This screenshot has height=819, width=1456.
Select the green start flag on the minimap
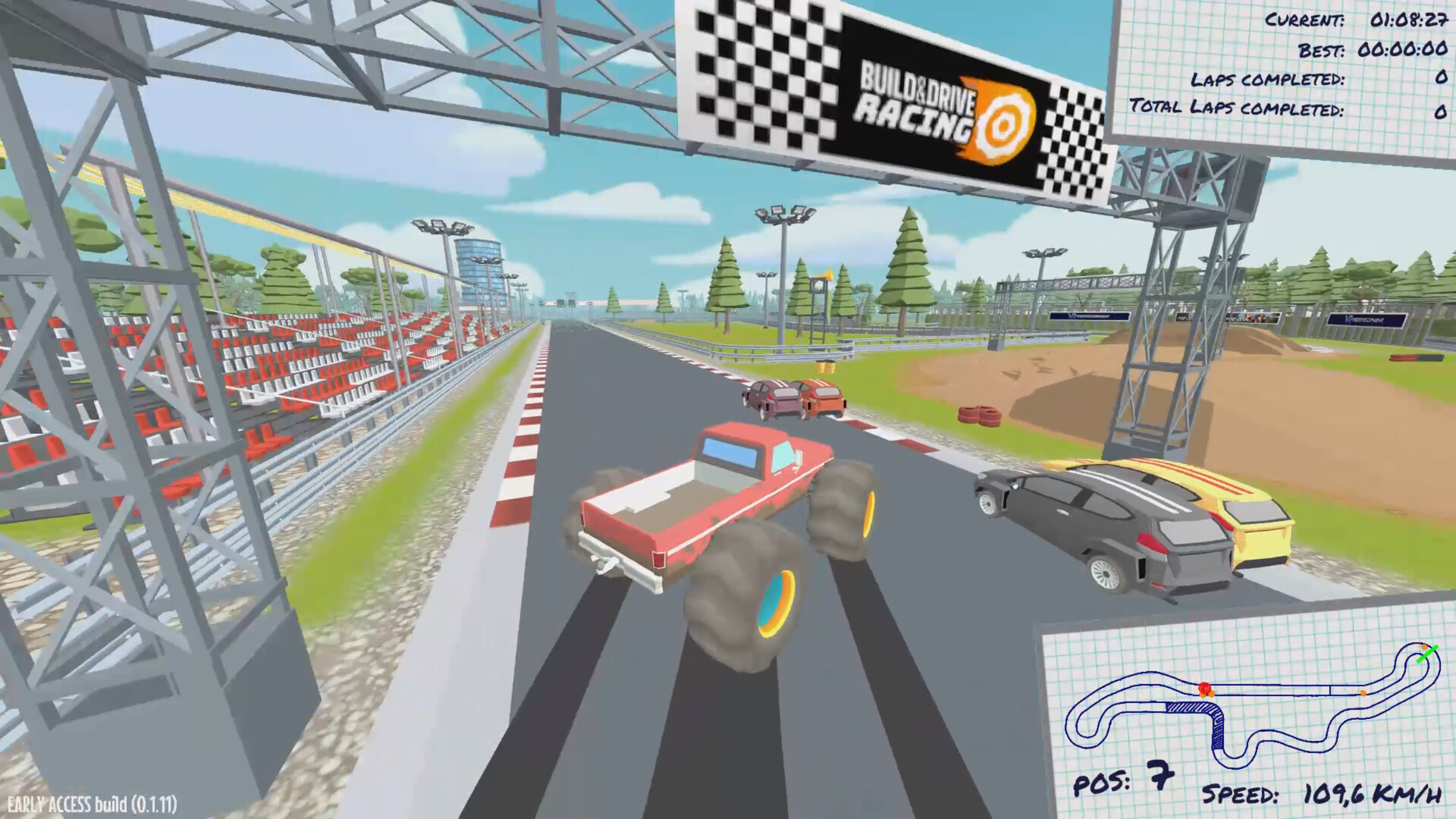(x=1428, y=654)
